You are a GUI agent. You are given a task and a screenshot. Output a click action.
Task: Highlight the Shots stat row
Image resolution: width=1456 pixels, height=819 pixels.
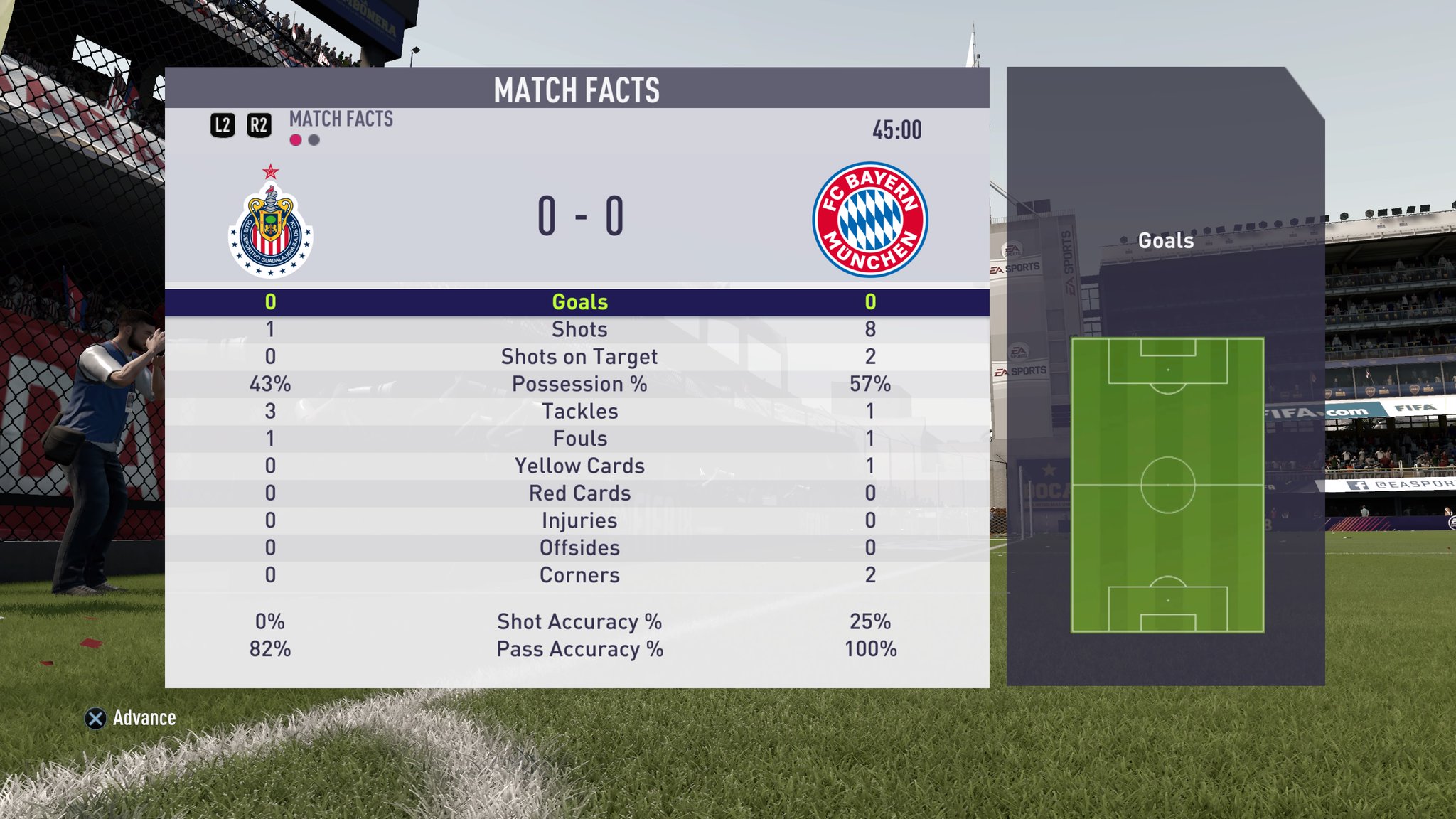579,330
